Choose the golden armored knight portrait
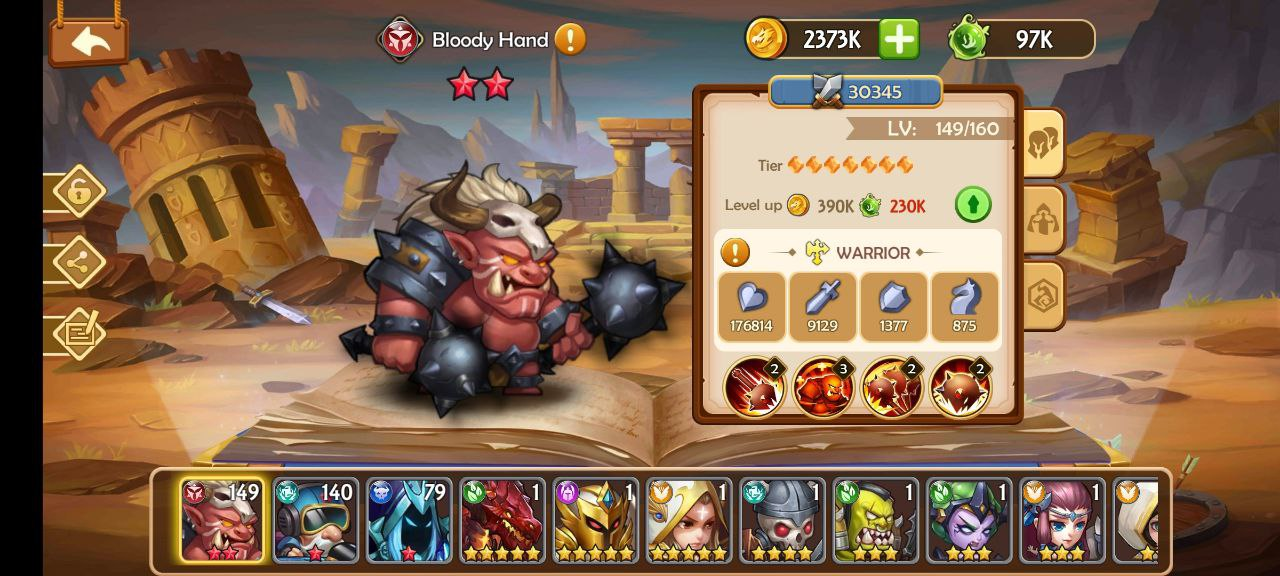Image resolution: width=1280 pixels, height=576 pixels. 595,521
